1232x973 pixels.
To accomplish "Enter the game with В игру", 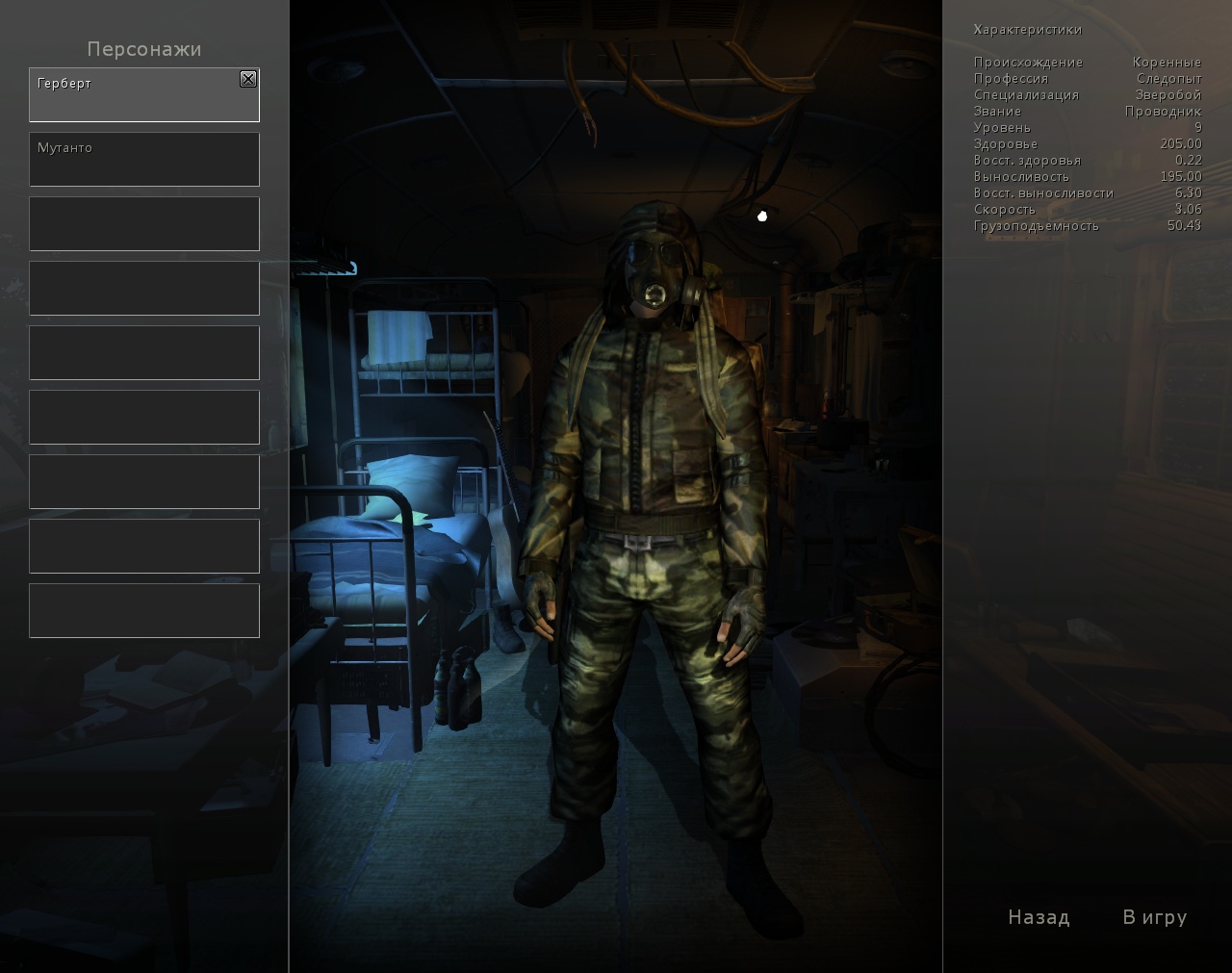I will tap(1154, 917).
